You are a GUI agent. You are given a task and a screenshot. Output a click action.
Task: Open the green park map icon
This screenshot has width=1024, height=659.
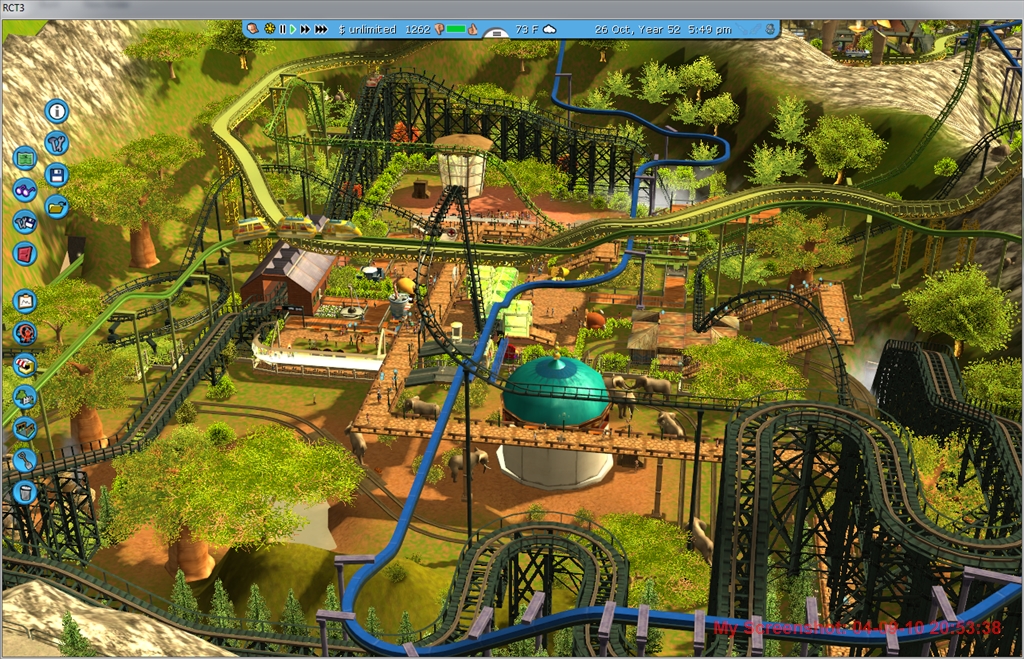[25, 158]
